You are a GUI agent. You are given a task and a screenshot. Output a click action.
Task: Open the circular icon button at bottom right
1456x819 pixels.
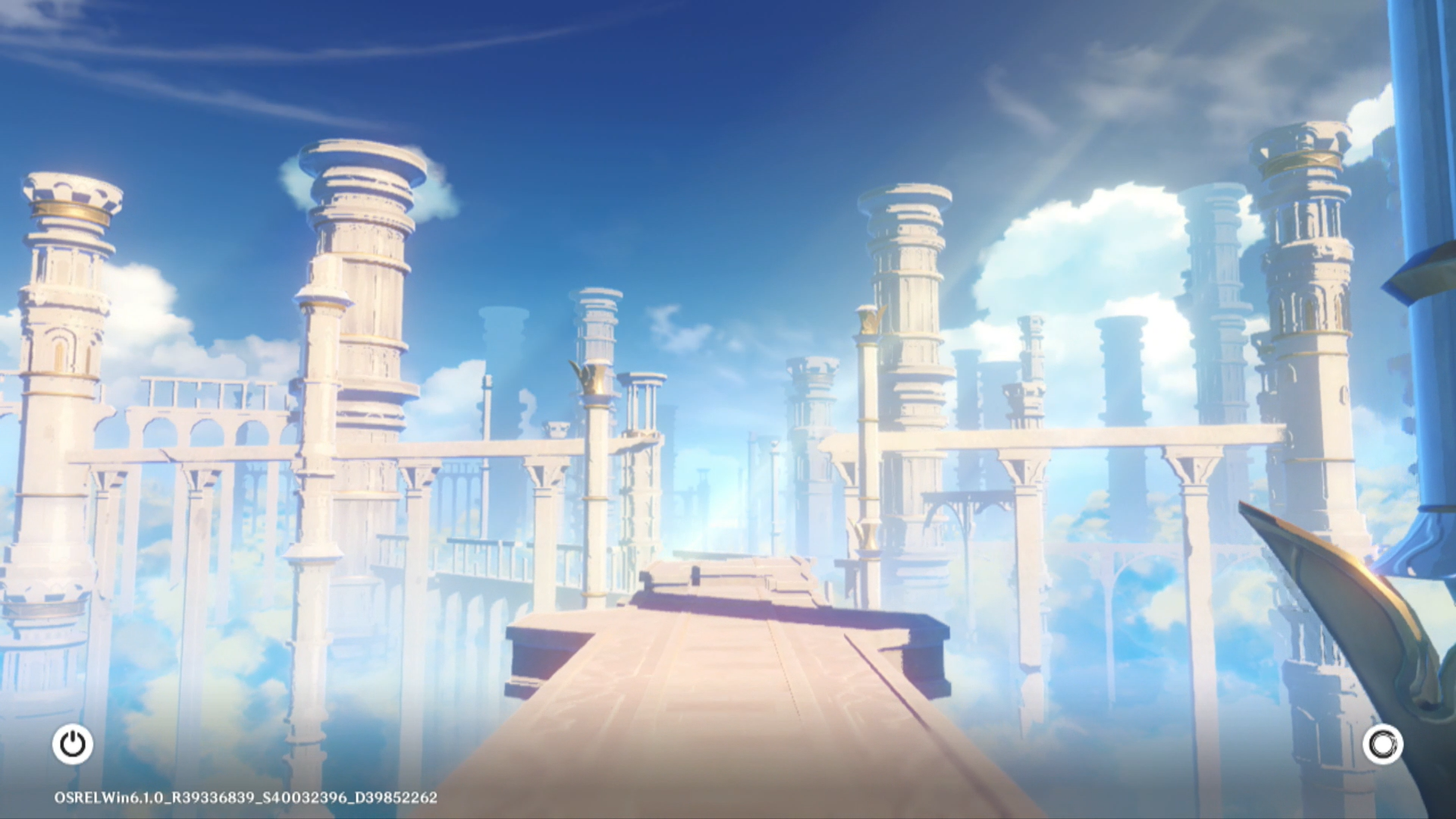(1382, 744)
